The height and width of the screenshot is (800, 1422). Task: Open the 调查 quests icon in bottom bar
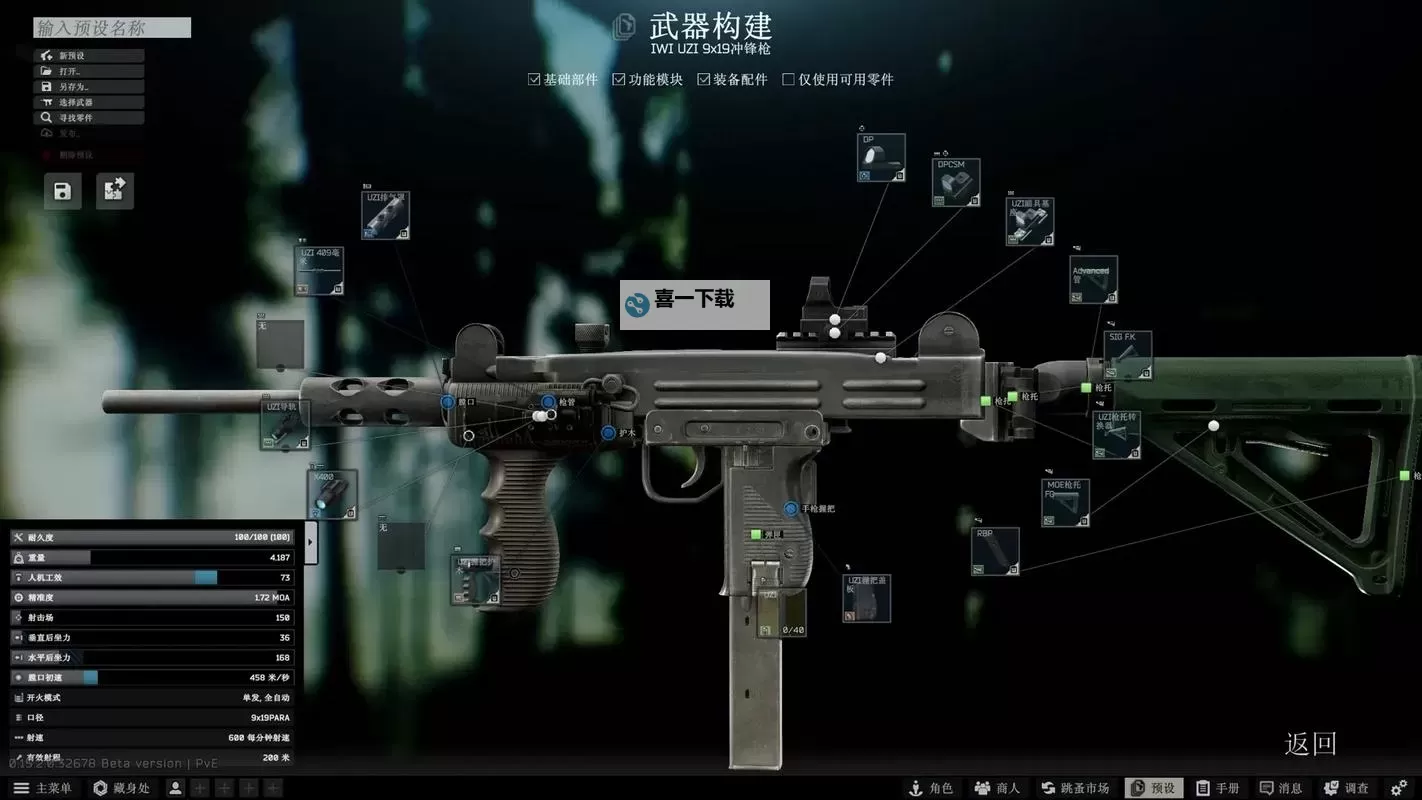pyautogui.click(x=1346, y=787)
